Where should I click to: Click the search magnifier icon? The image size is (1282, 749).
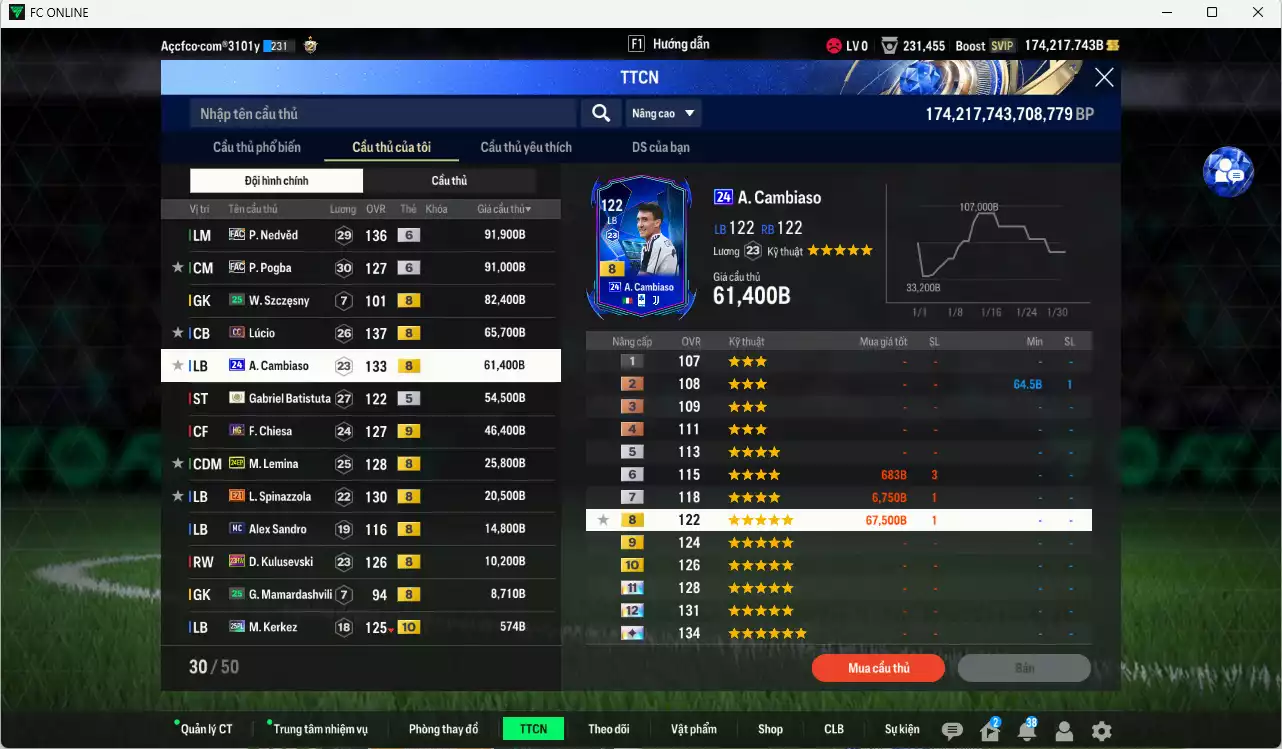click(x=600, y=112)
